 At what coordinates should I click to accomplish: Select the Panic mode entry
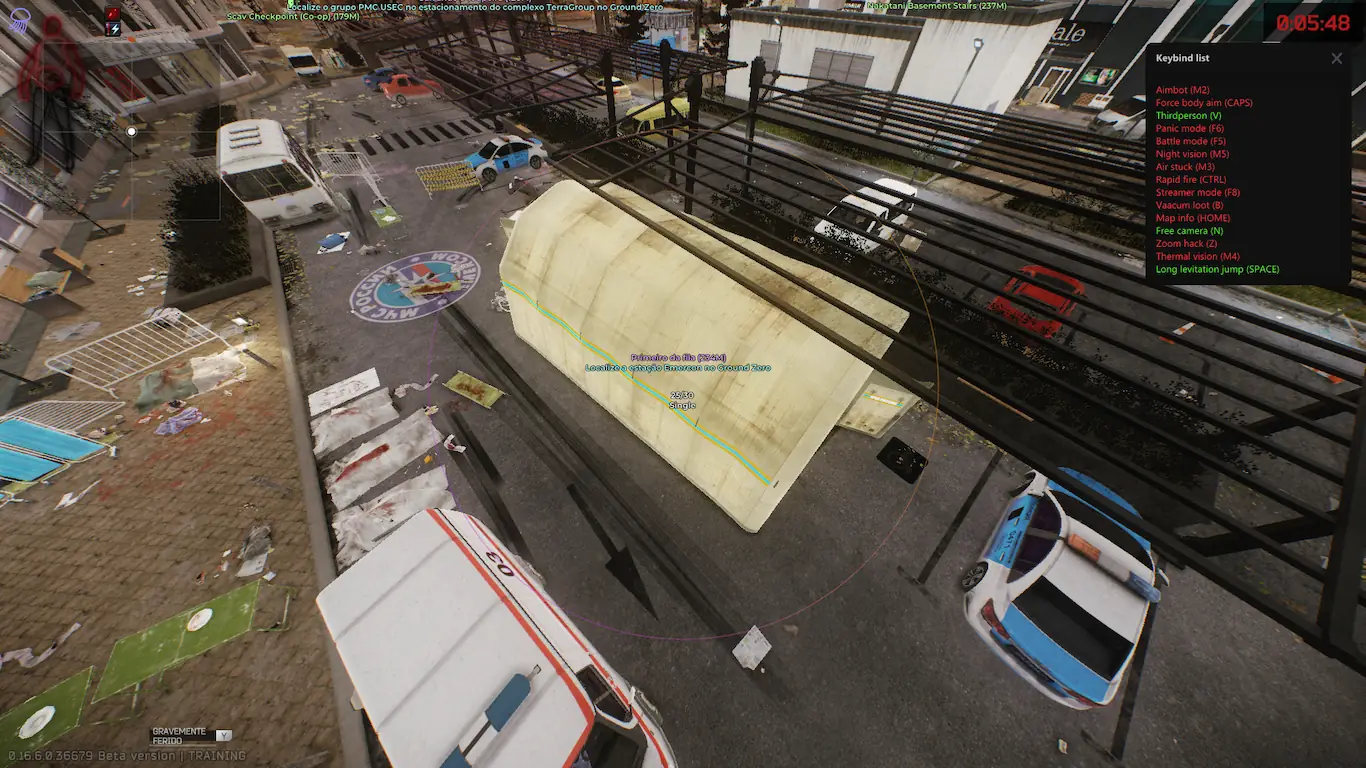pos(1190,129)
